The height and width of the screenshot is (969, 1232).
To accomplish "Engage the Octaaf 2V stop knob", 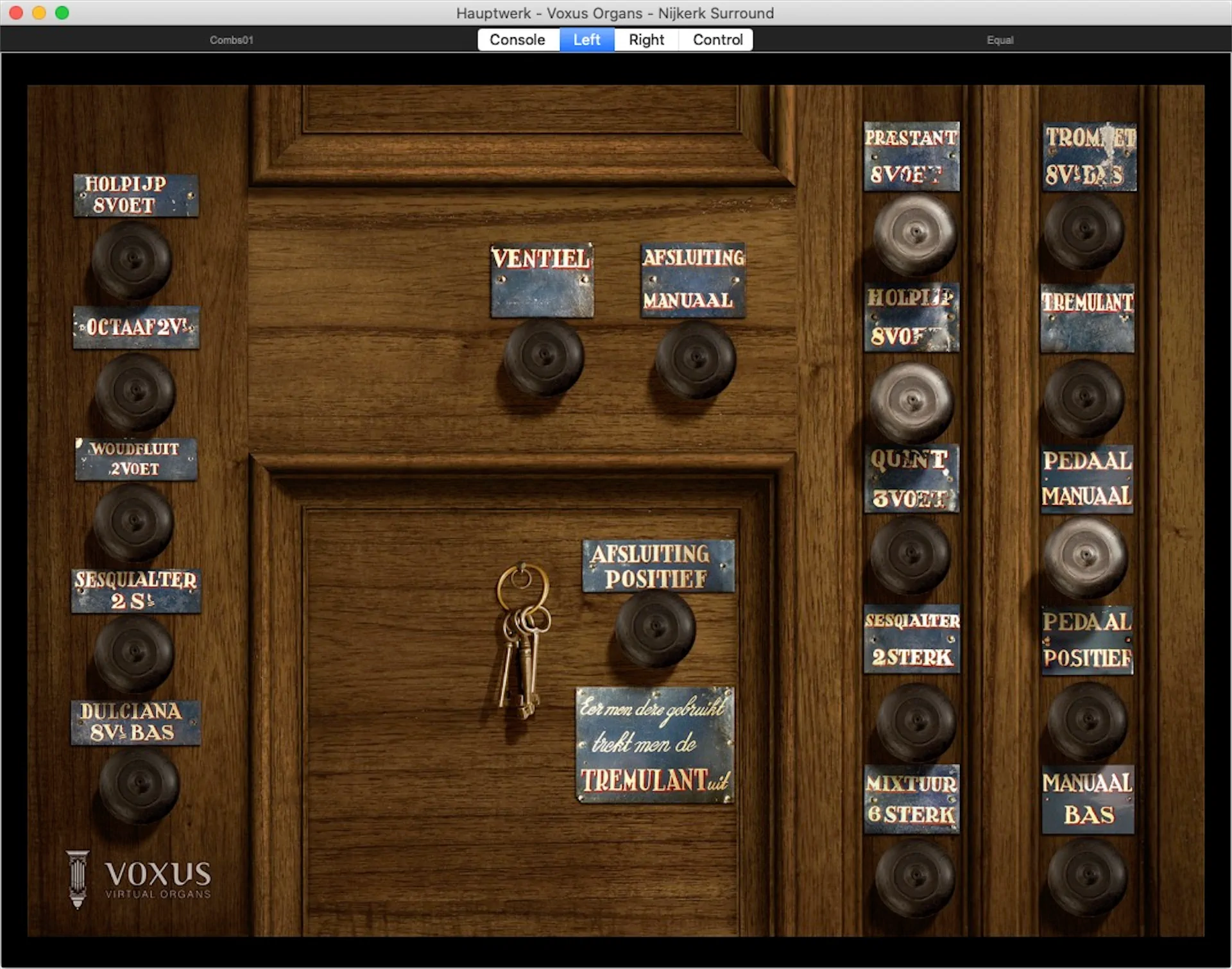I will point(135,391).
